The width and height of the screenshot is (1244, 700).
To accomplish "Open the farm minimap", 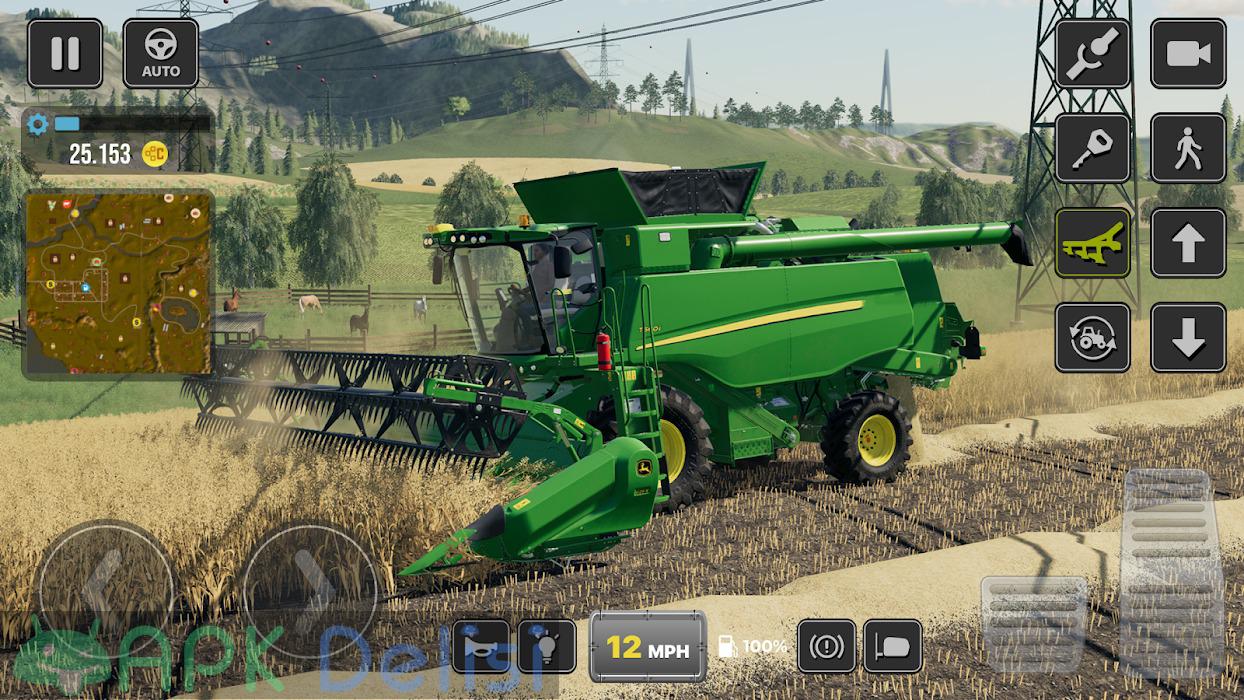I will 118,283.
